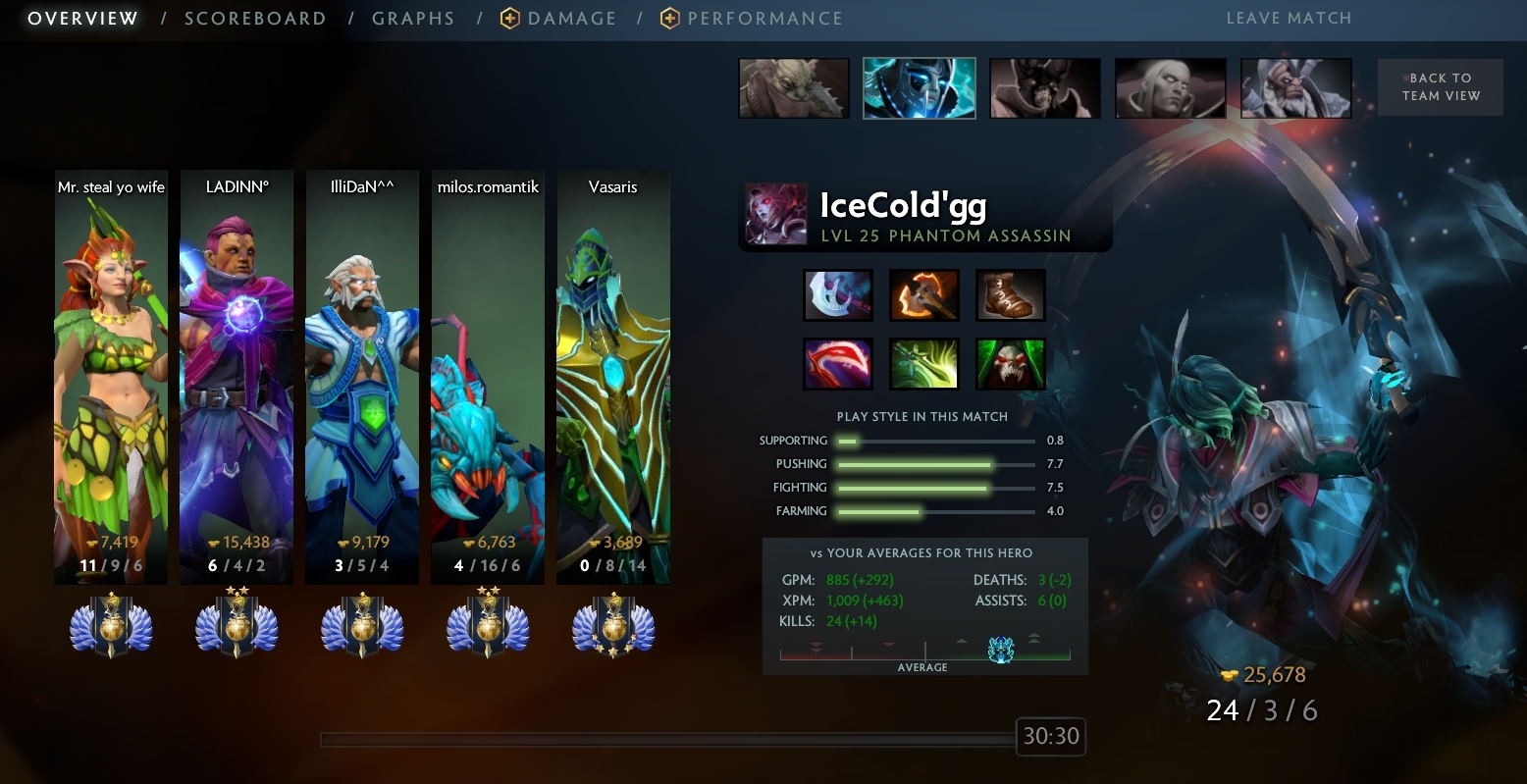Select the Bounty Hunter goblin portrait
Viewport: 1527px width, 784px height.
(x=793, y=88)
